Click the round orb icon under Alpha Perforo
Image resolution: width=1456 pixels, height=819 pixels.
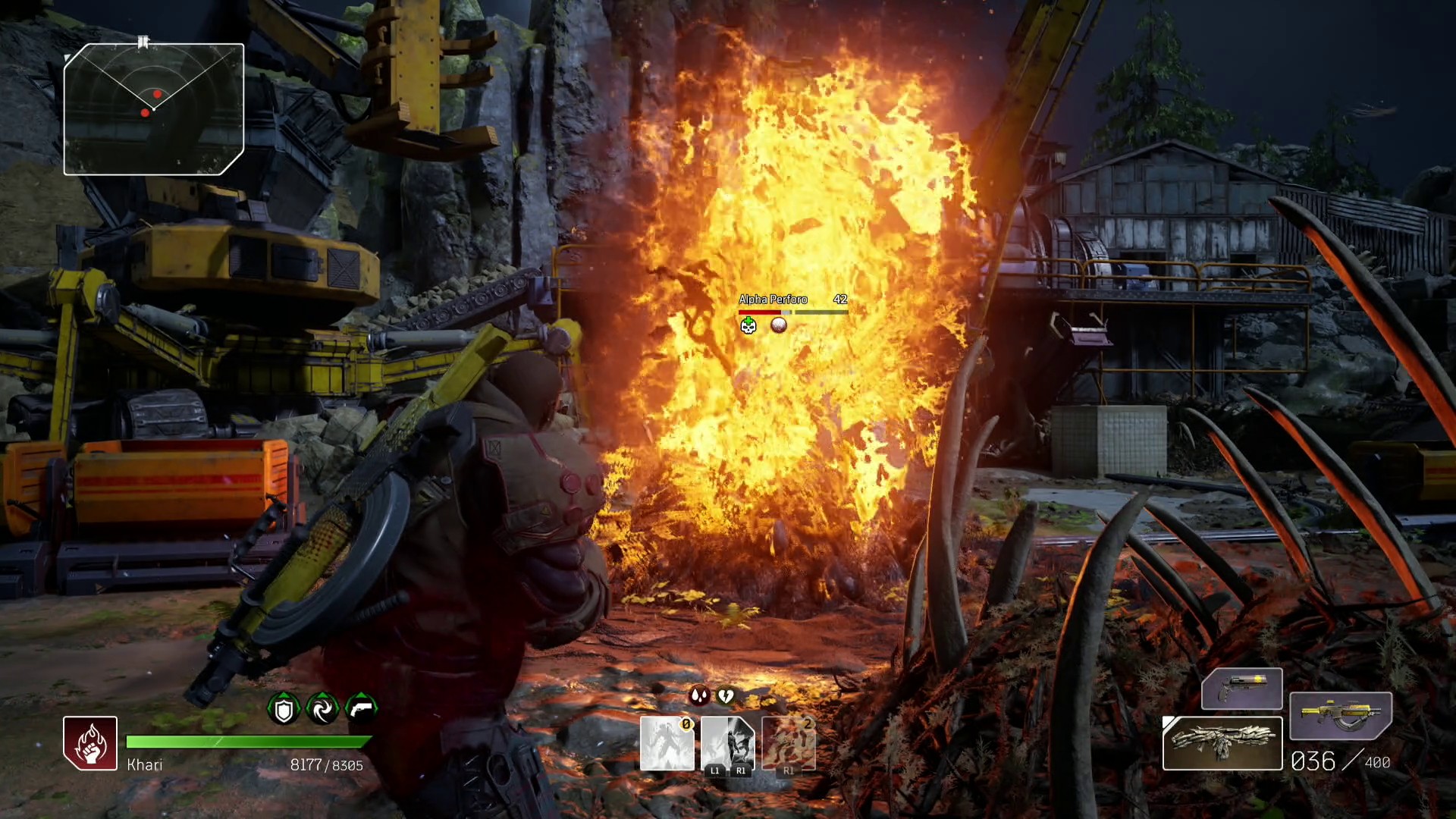click(778, 325)
